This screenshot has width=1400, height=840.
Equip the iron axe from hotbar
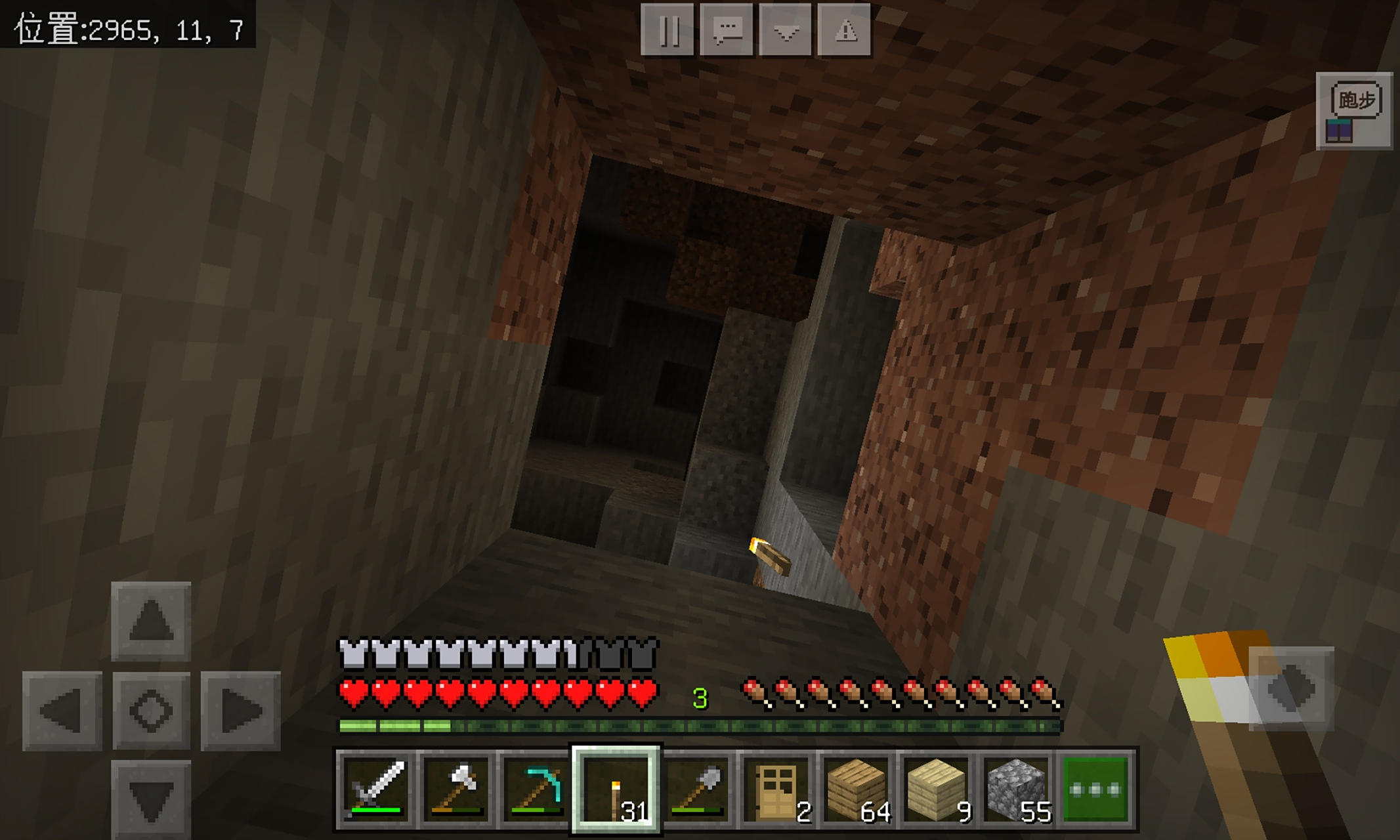tap(456, 789)
